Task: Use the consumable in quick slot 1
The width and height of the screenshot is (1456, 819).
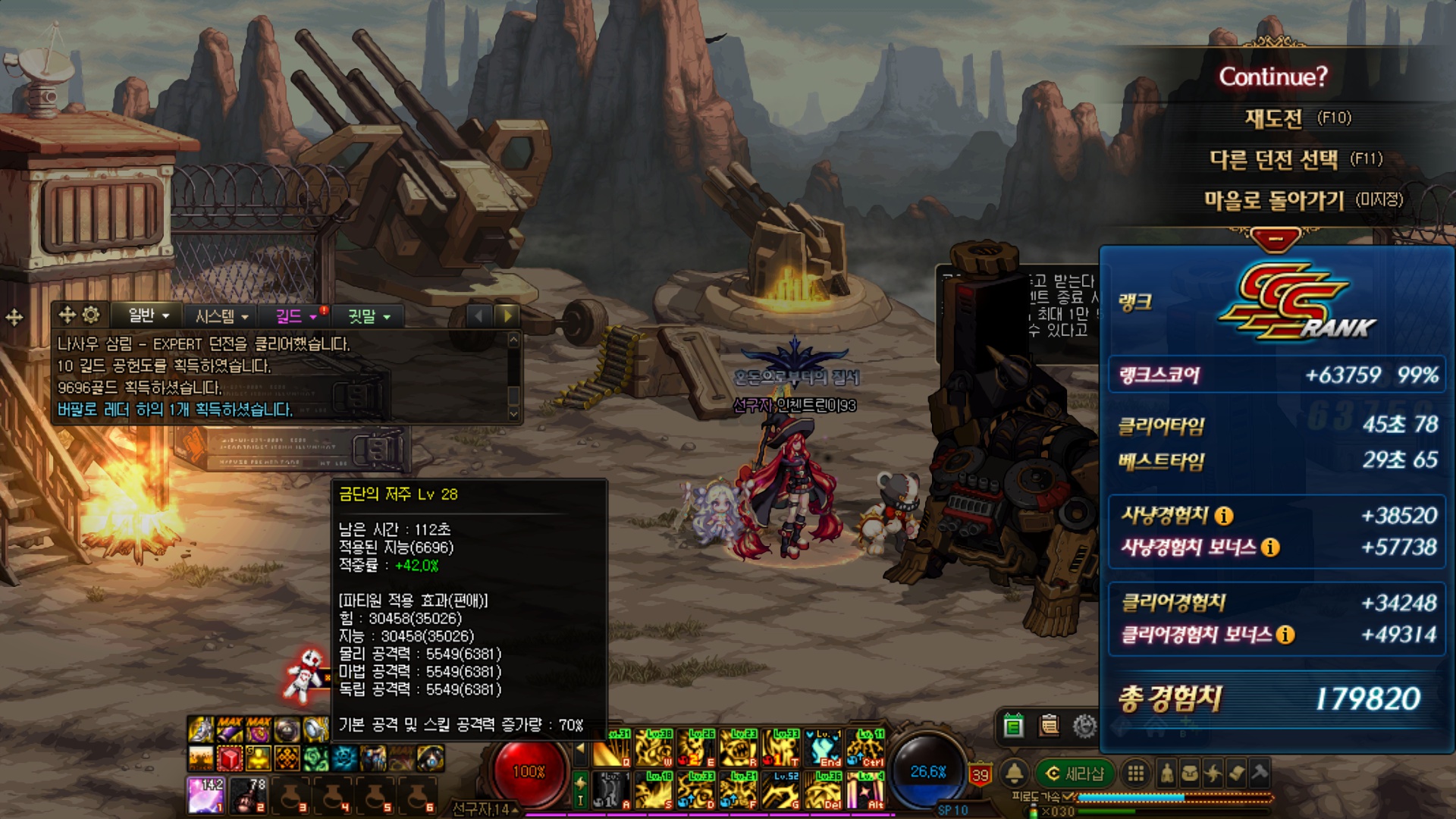Action: 206,795
